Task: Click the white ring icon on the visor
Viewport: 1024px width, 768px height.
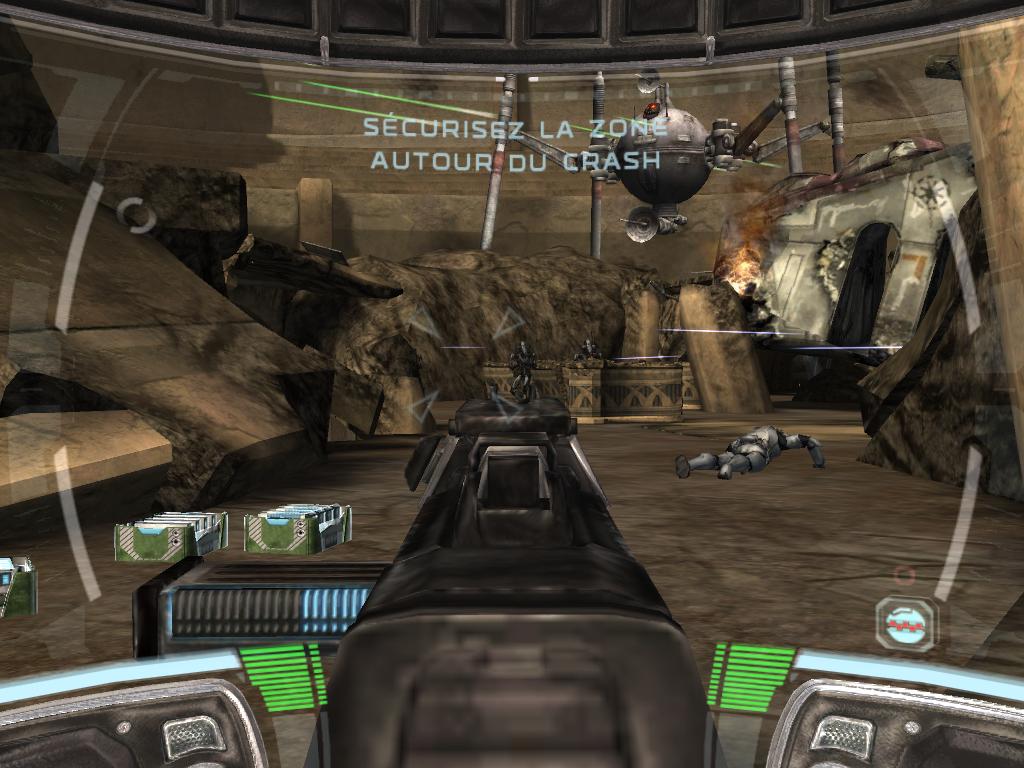Action: tap(136, 215)
